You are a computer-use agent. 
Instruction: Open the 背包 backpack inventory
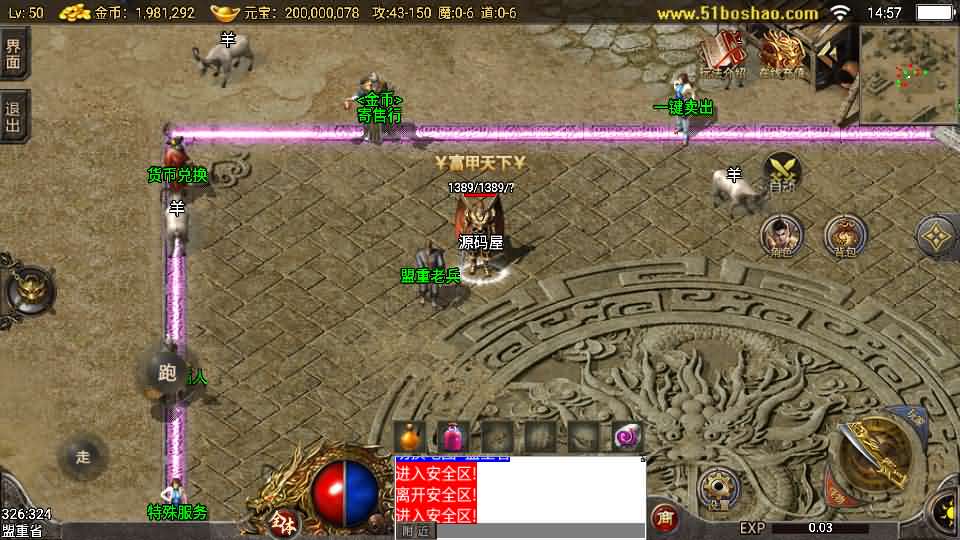pyautogui.click(x=845, y=237)
